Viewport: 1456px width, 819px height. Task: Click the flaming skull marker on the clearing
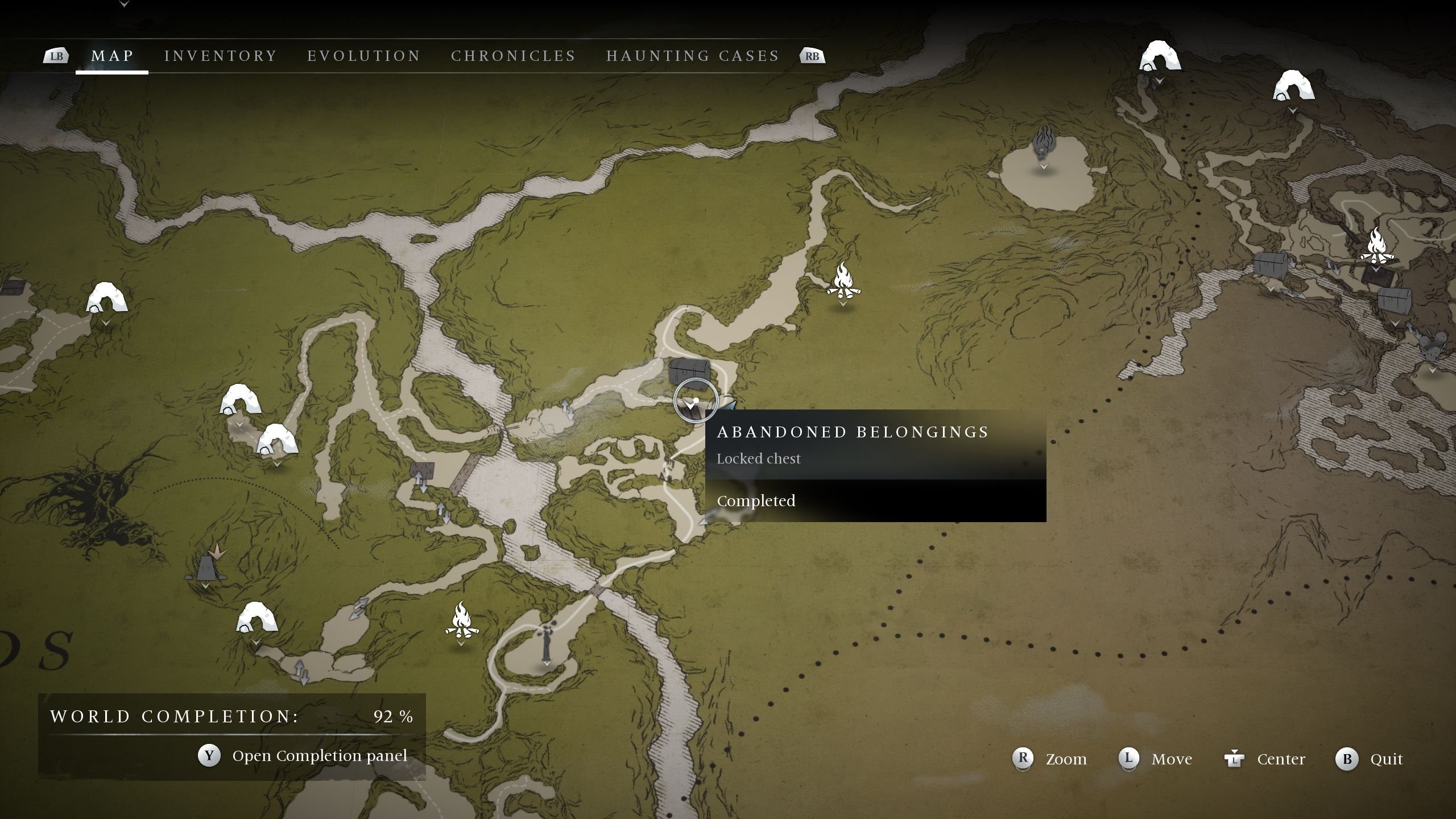1044,144
